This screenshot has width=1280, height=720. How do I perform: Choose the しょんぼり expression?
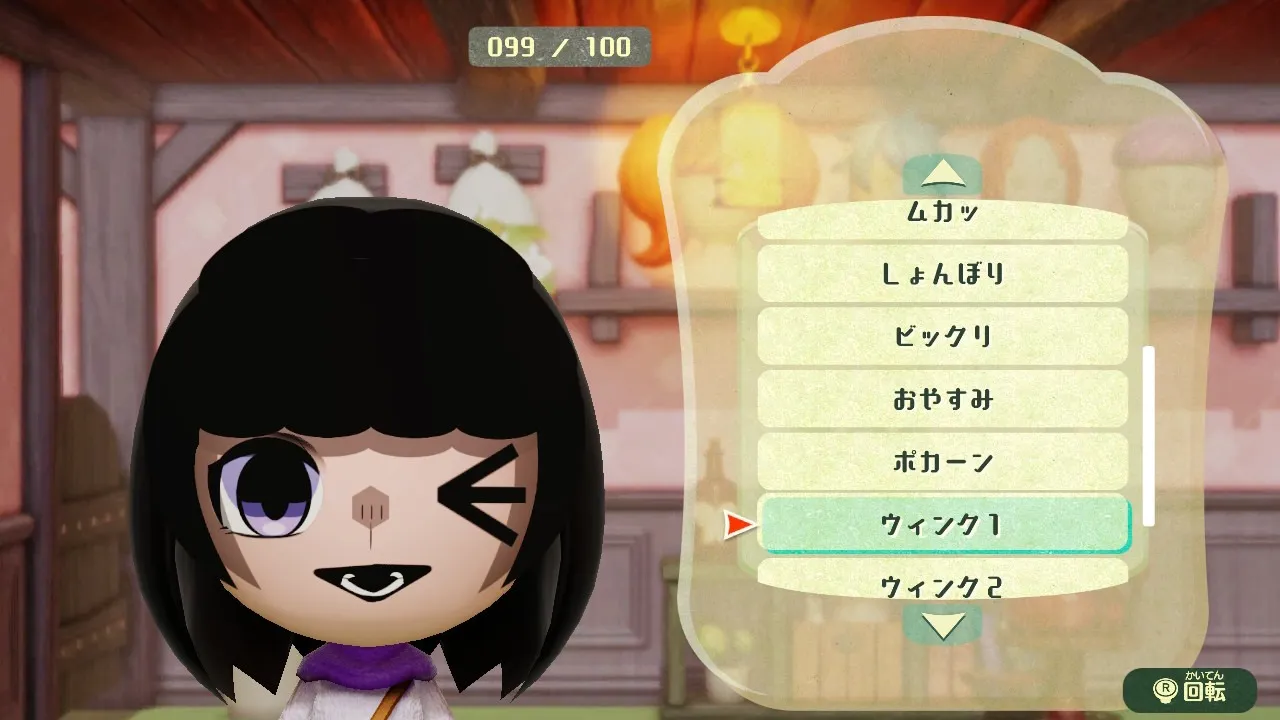[x=942, y=273]
